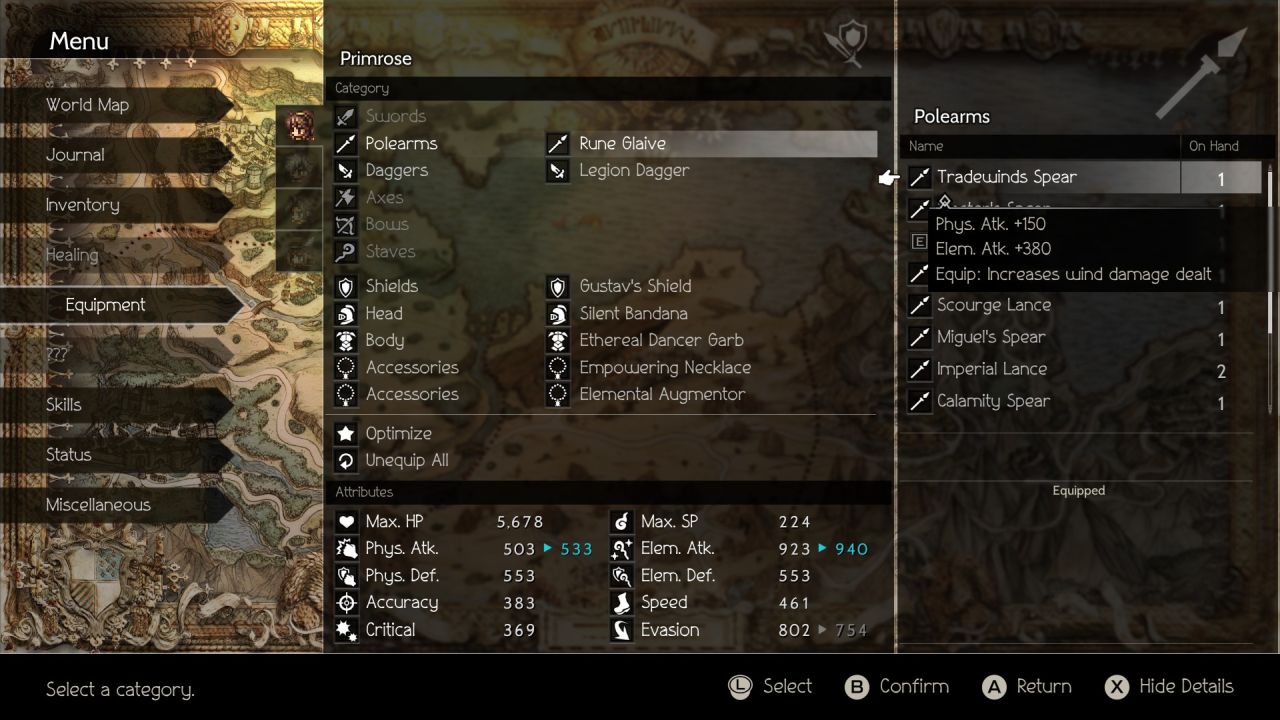Image resolution: width=1280 pixels, height=720 pixels.
Task: Select the Equipment menu entry
Action: (105, 305)
